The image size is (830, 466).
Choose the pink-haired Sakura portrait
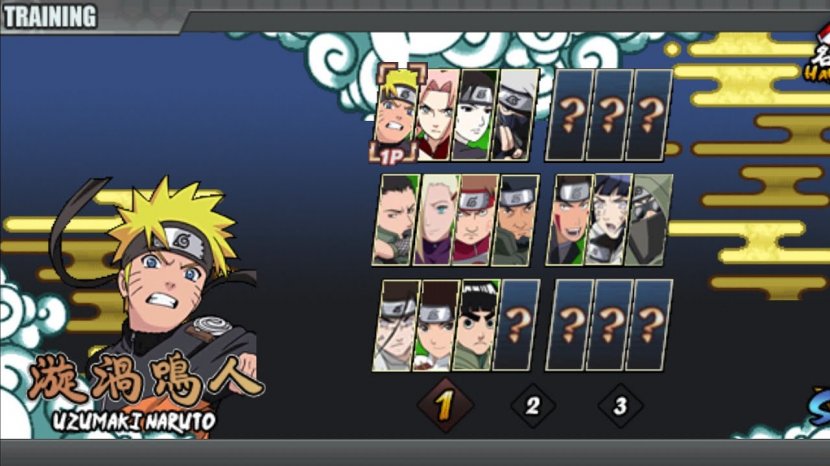(438, 114)
